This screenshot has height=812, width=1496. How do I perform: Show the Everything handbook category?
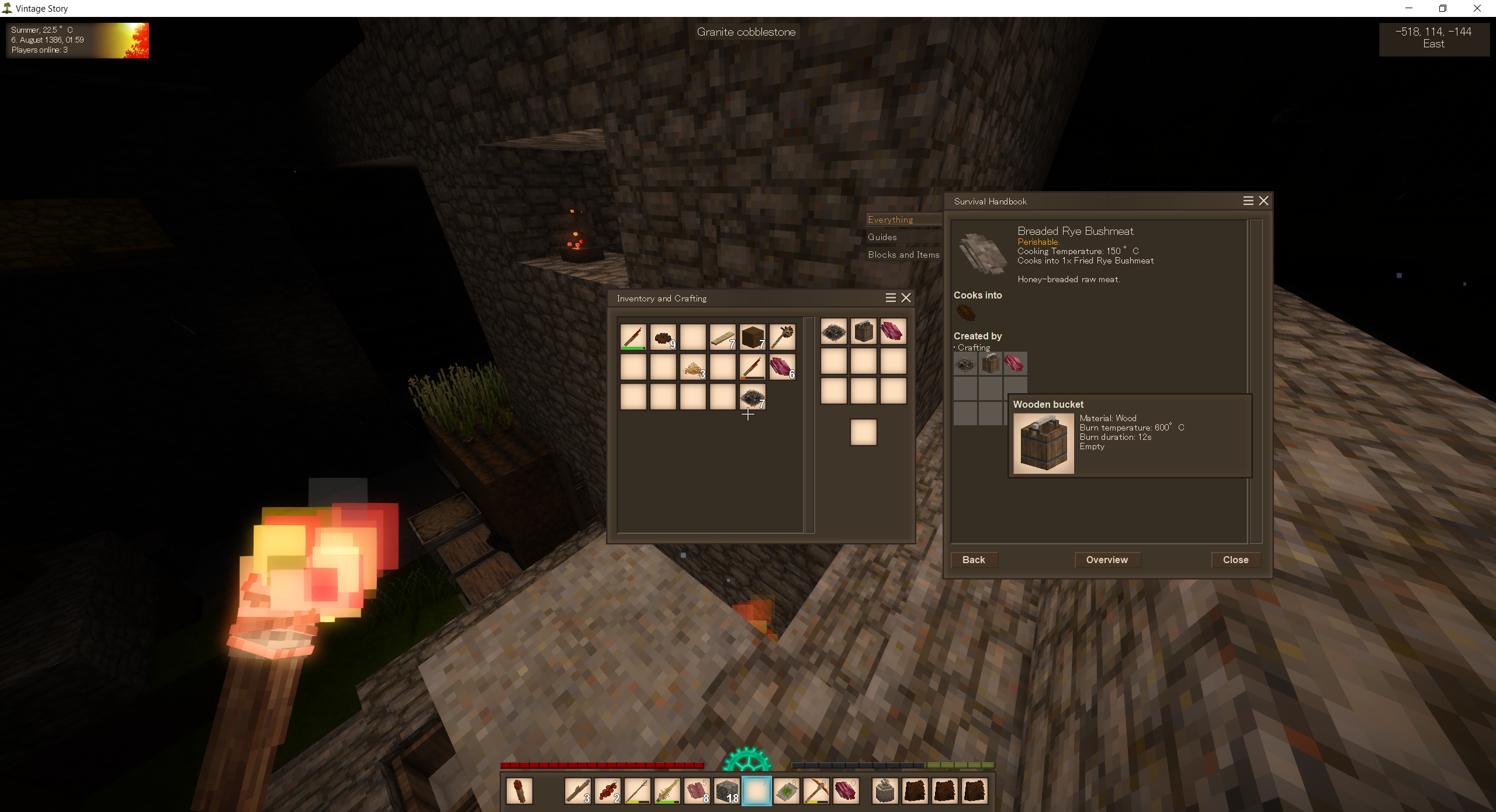point(891,220)
